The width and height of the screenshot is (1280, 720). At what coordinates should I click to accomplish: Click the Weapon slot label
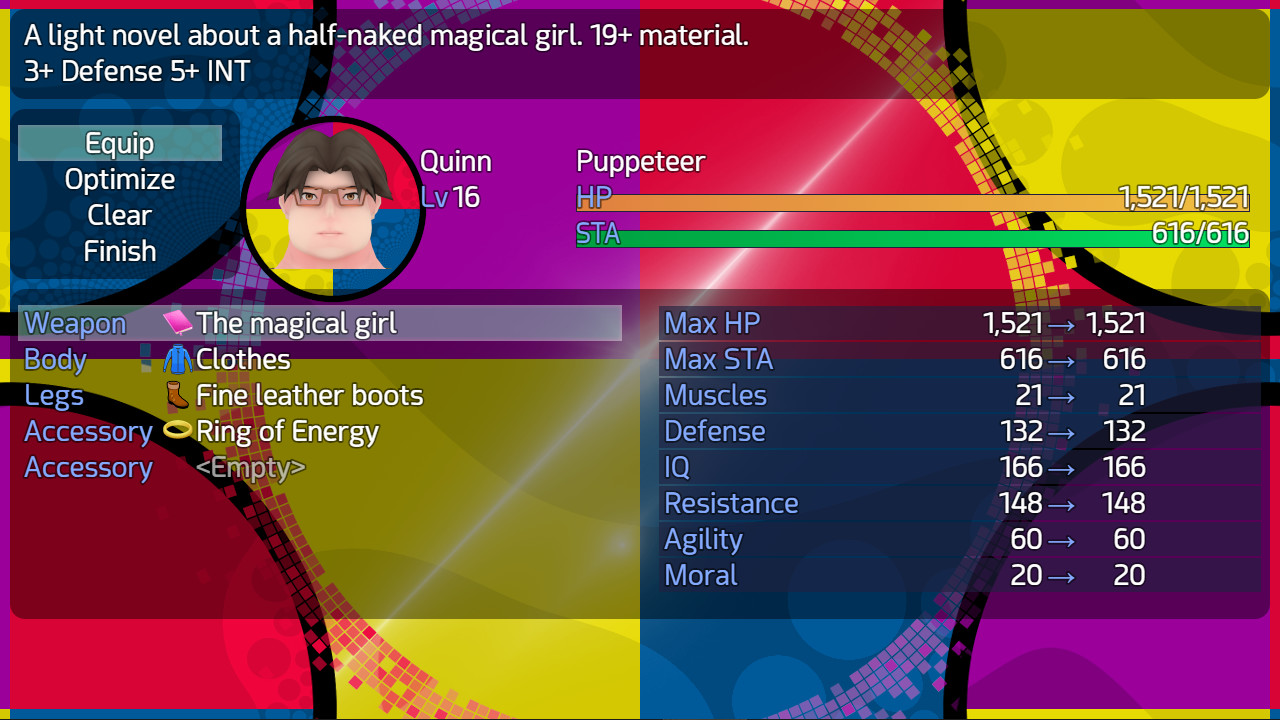pos(74,322)
